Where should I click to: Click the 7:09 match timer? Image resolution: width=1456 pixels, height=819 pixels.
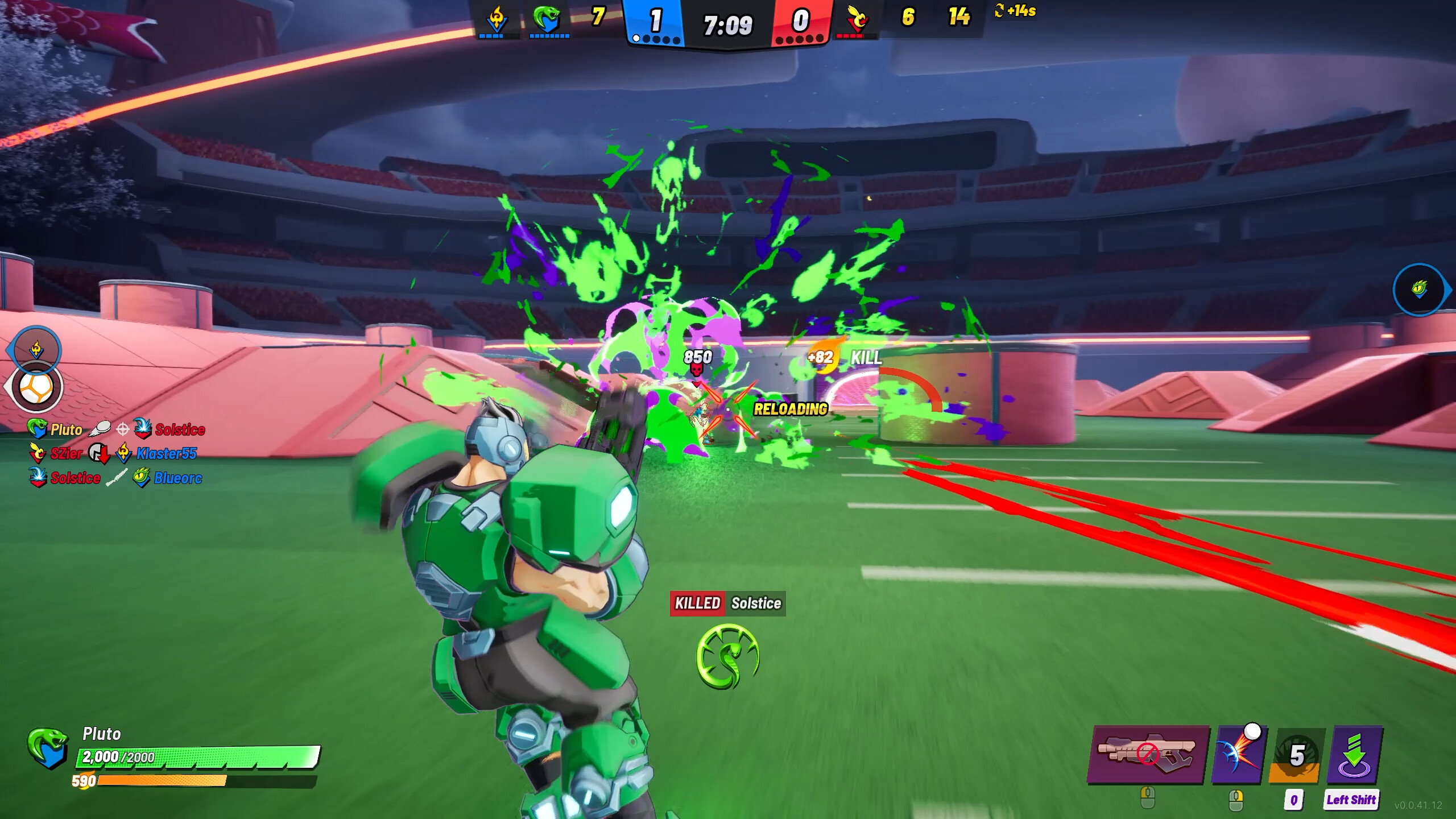[728, 24]
